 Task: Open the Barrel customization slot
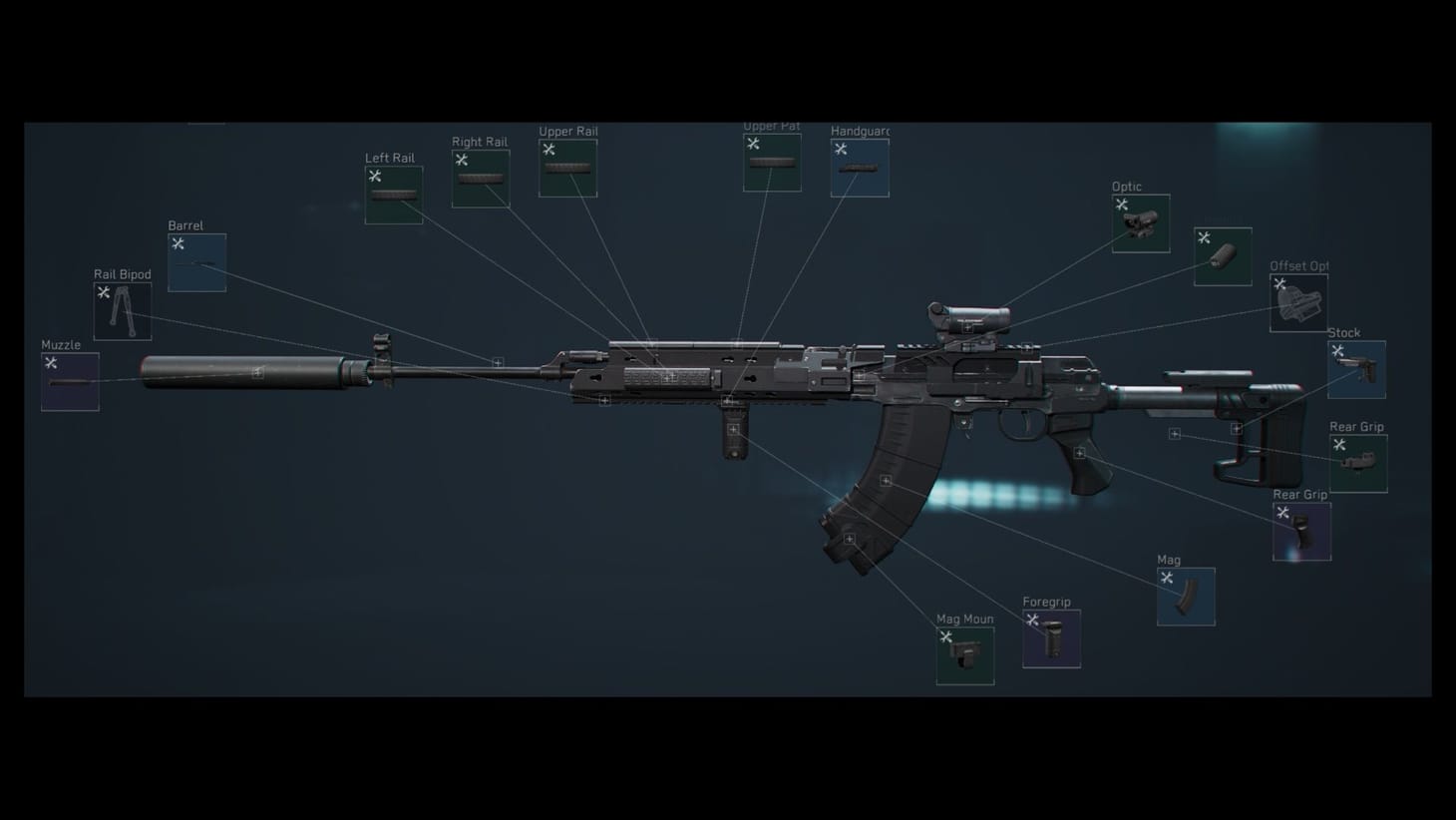(195, 262)
